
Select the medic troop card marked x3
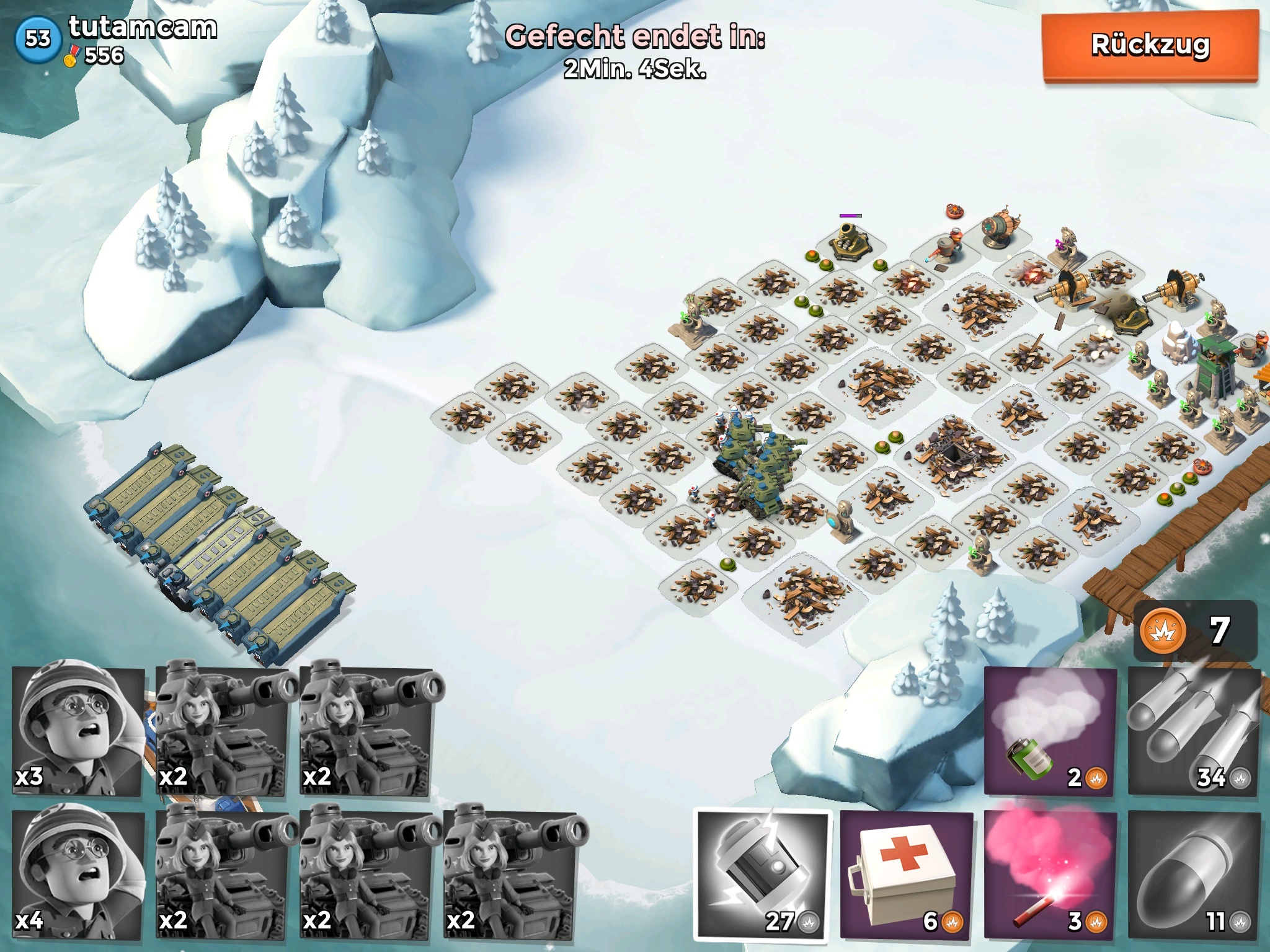(78, 730)
